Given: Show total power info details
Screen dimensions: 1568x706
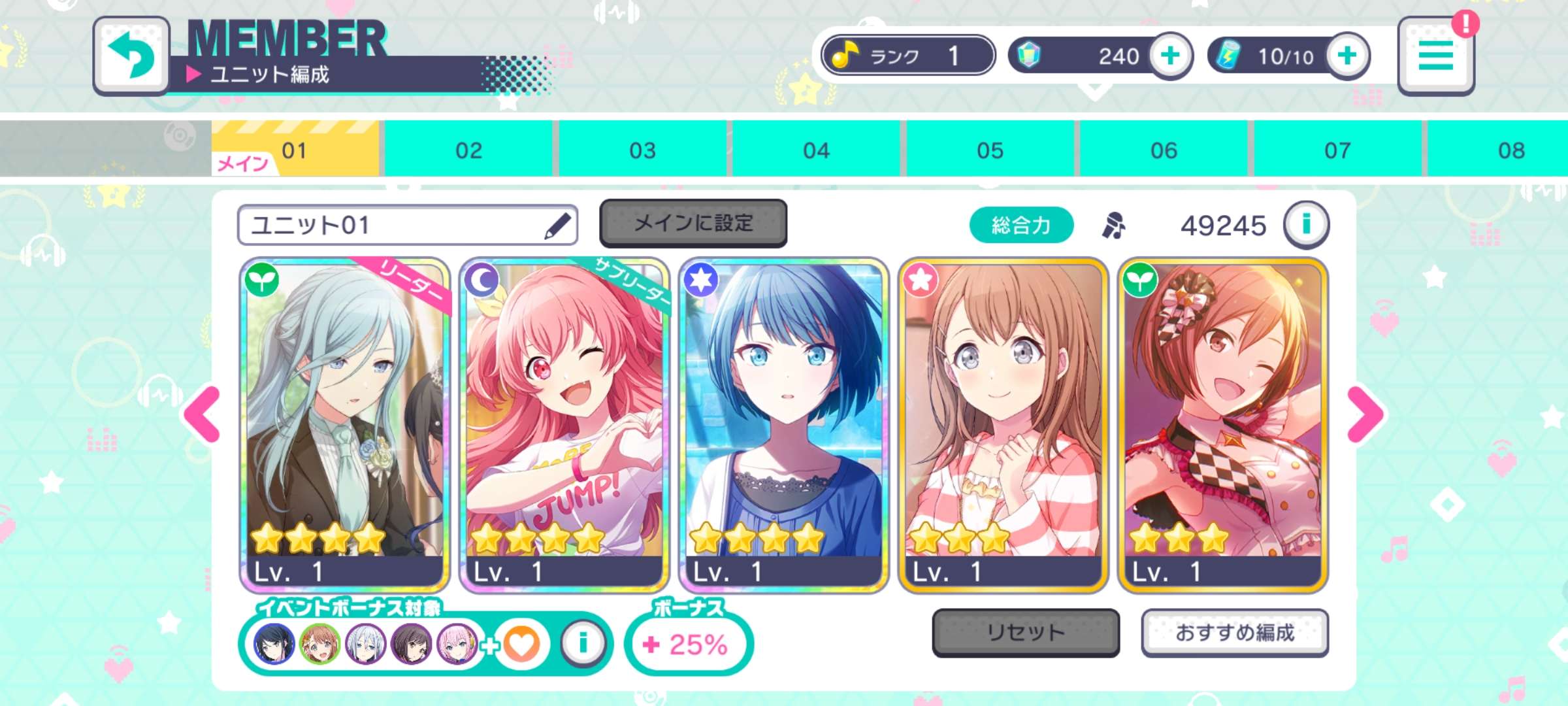Looking at the screenshot, I should 1306,226.
